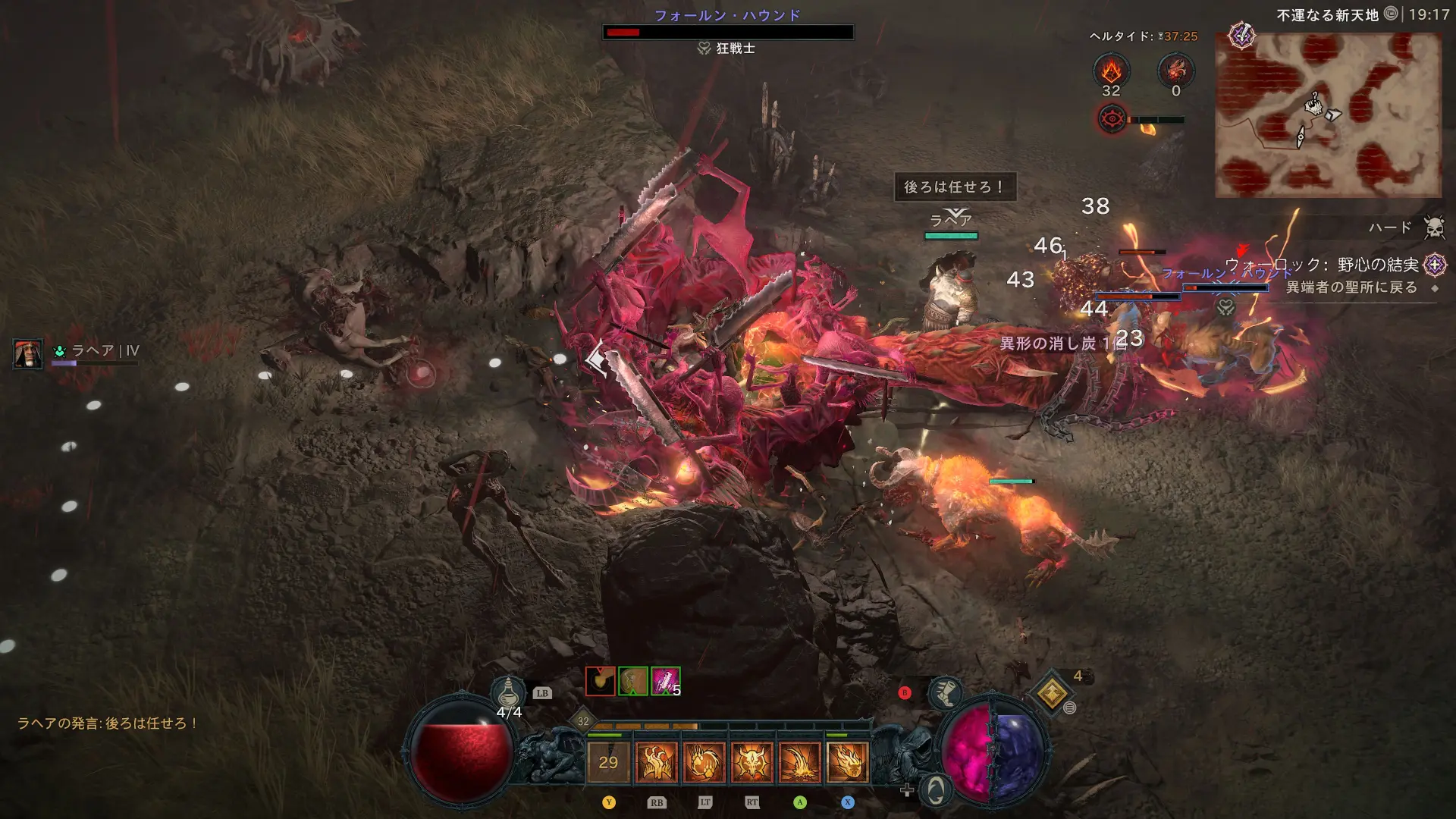Open the minimap

point(1328,115)
